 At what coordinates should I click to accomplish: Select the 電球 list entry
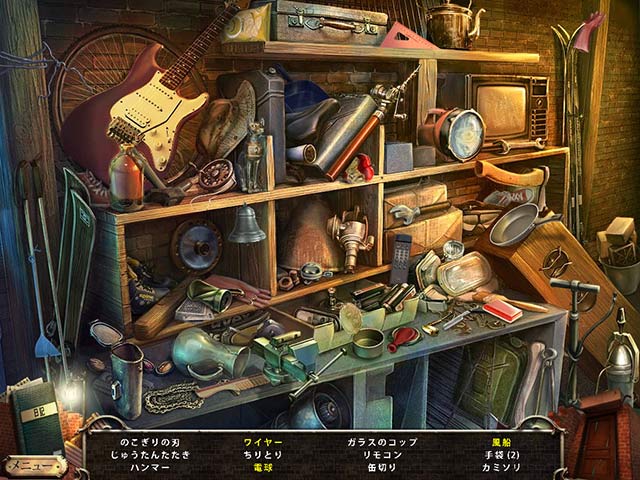pos(263,467)
